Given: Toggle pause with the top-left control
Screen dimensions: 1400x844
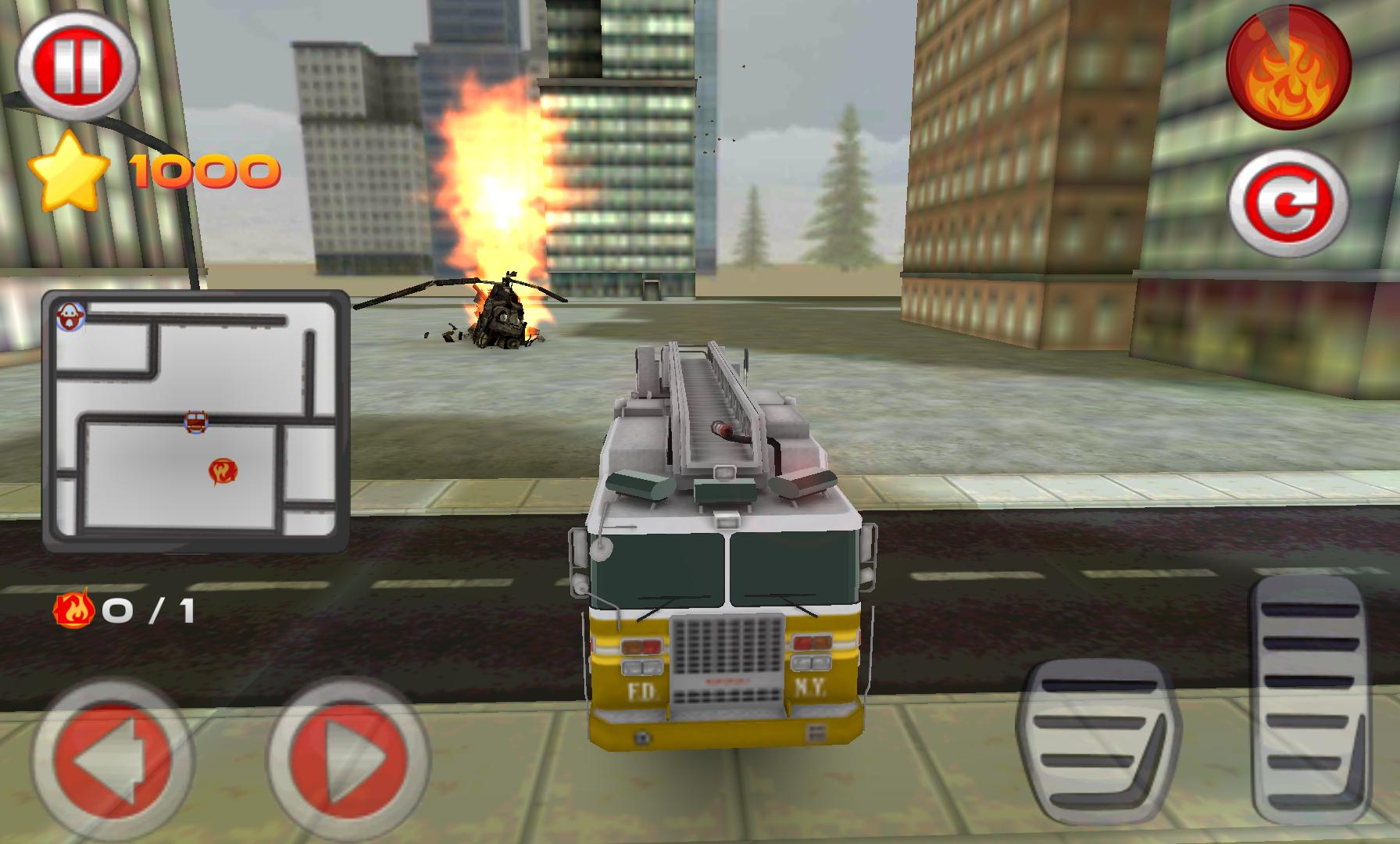Looking at the screenshot, I should [x=78, y=61].
